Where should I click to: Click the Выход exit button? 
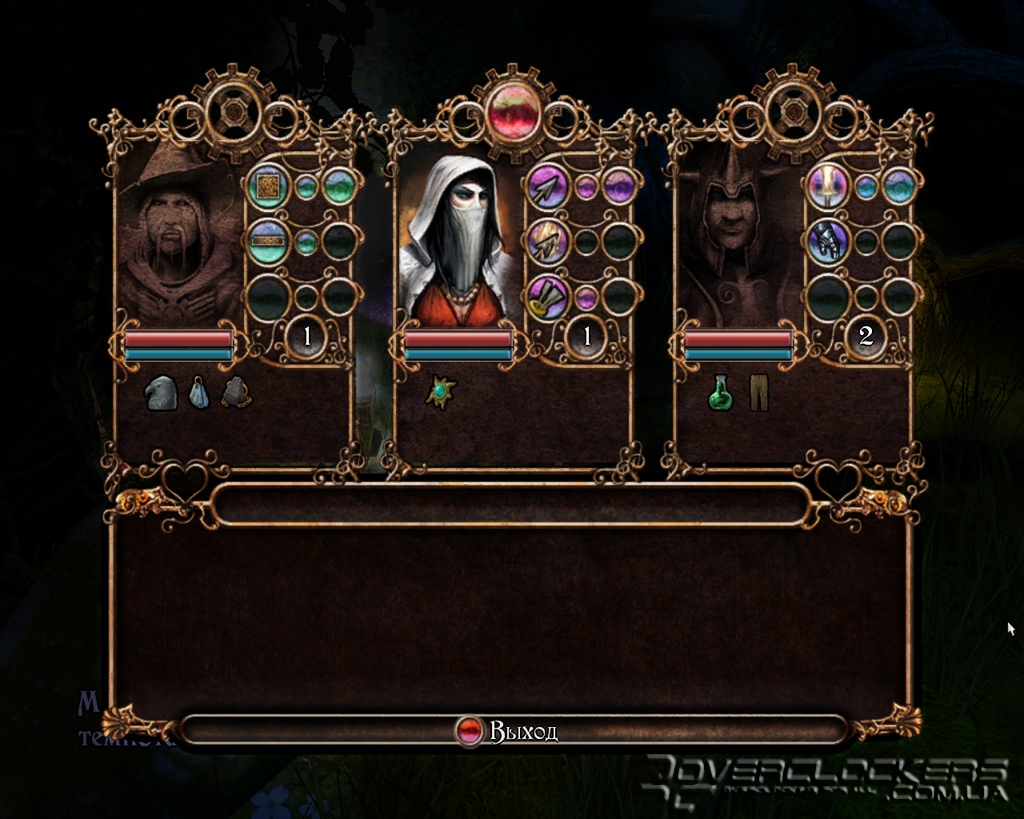(x=512, y=731)
